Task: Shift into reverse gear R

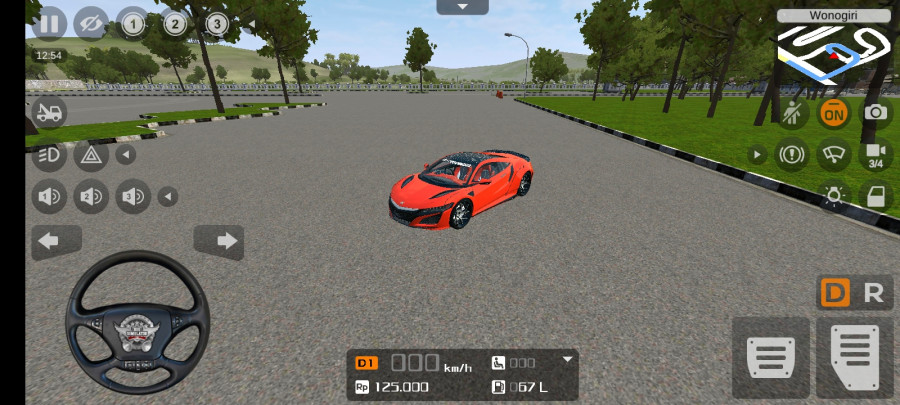Action: coord(873,293)
